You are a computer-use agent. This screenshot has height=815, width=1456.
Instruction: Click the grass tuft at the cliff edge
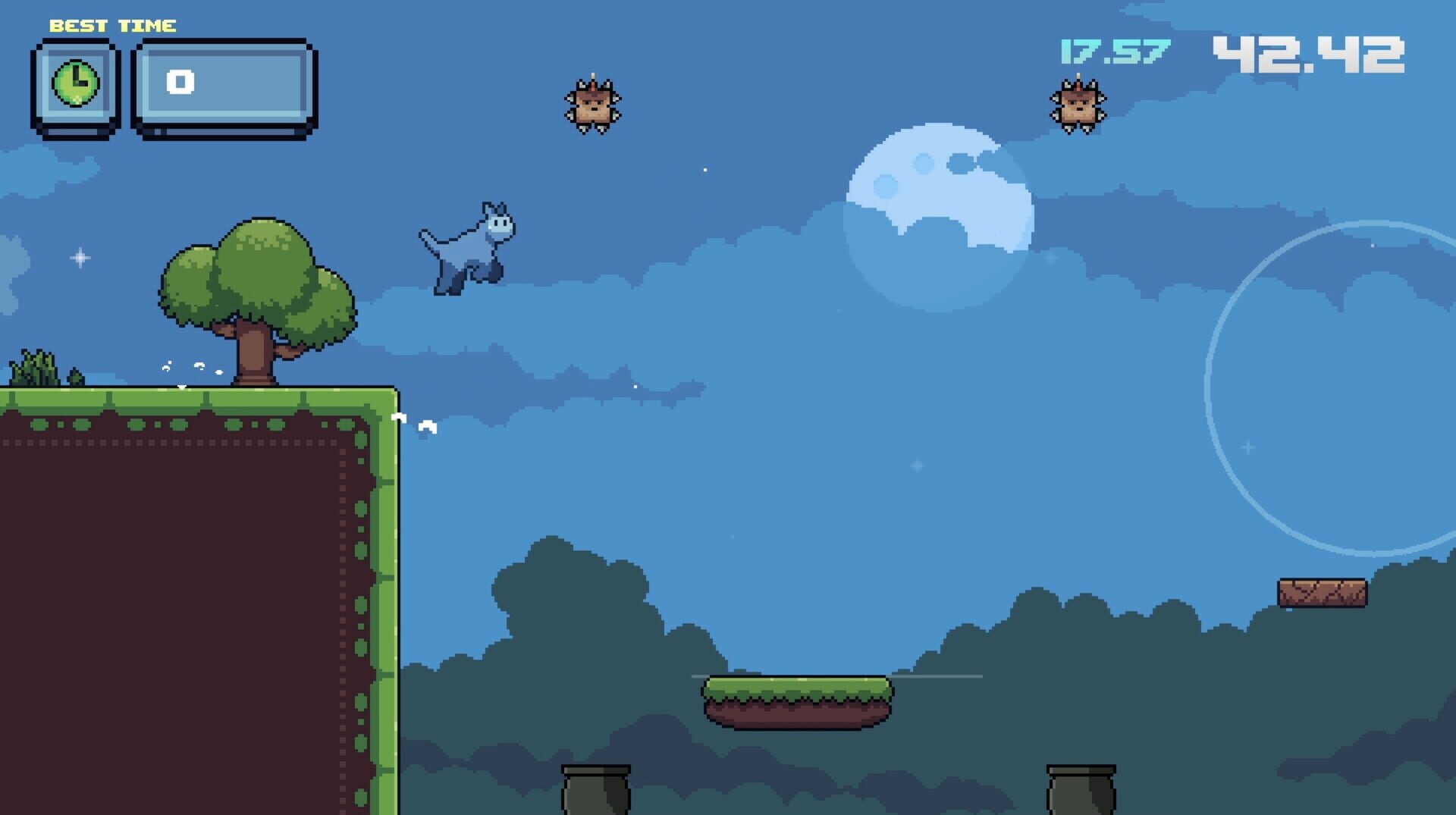(34, 368)
